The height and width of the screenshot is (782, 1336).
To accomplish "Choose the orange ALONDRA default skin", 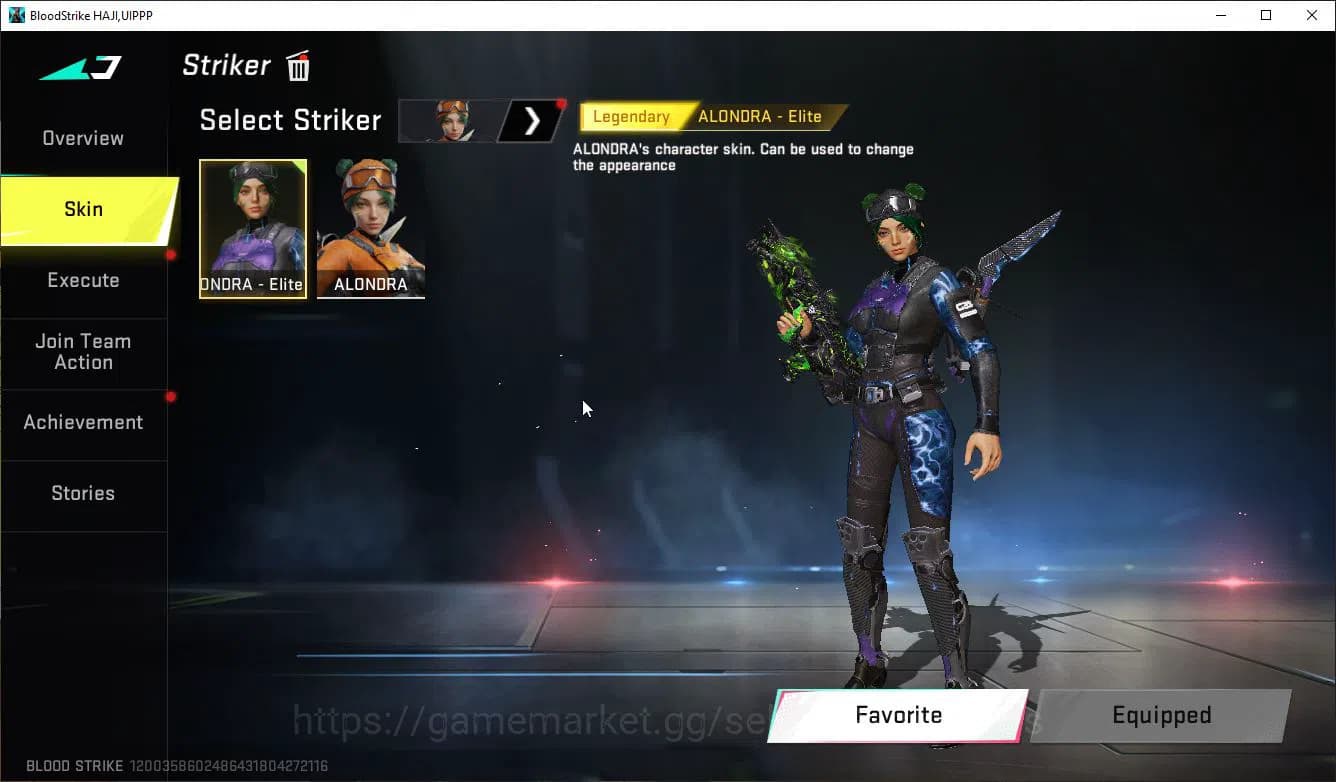I will (x=370, y=228).
